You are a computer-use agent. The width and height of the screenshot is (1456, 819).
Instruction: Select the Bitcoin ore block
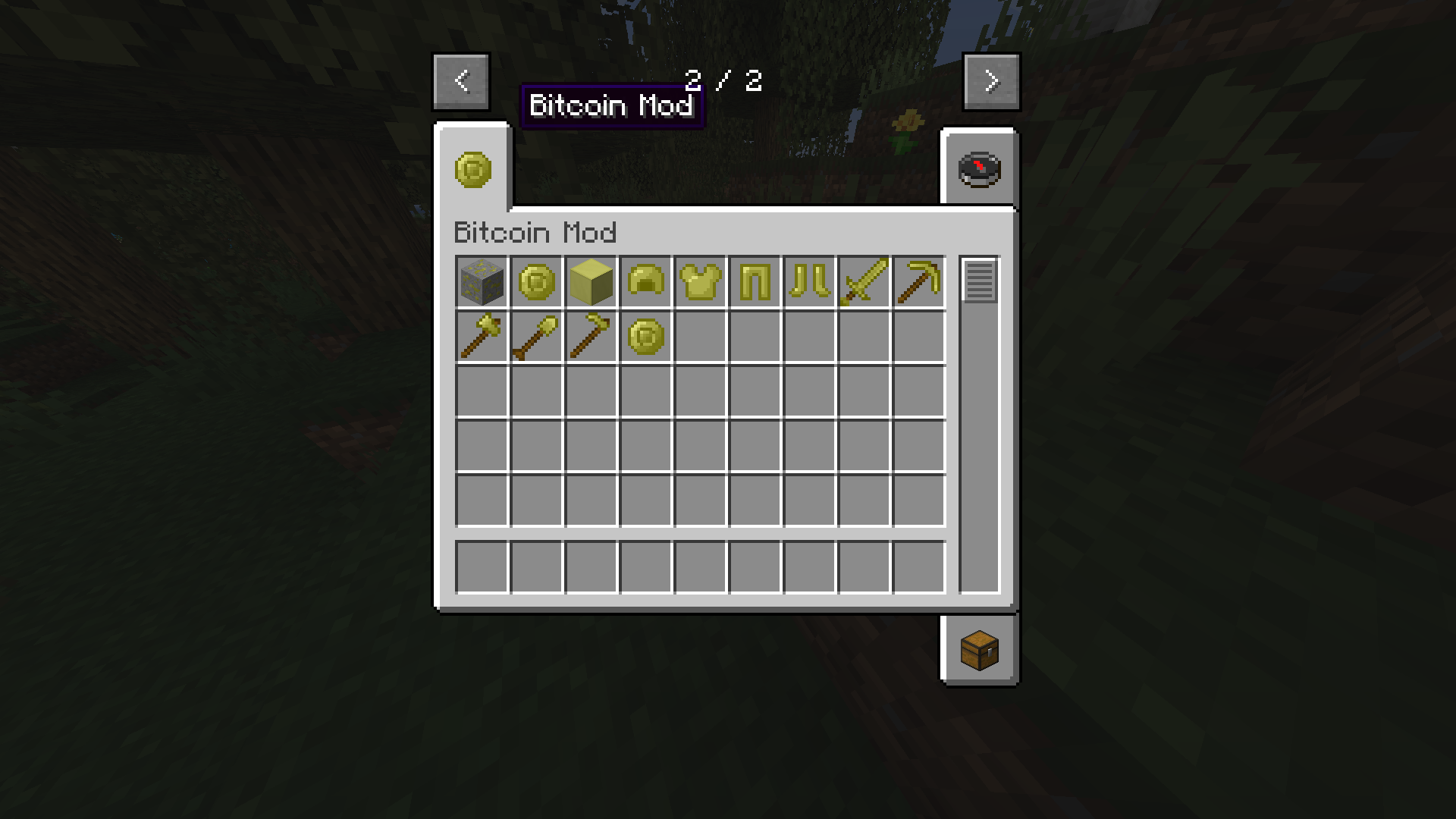[481, 283]
